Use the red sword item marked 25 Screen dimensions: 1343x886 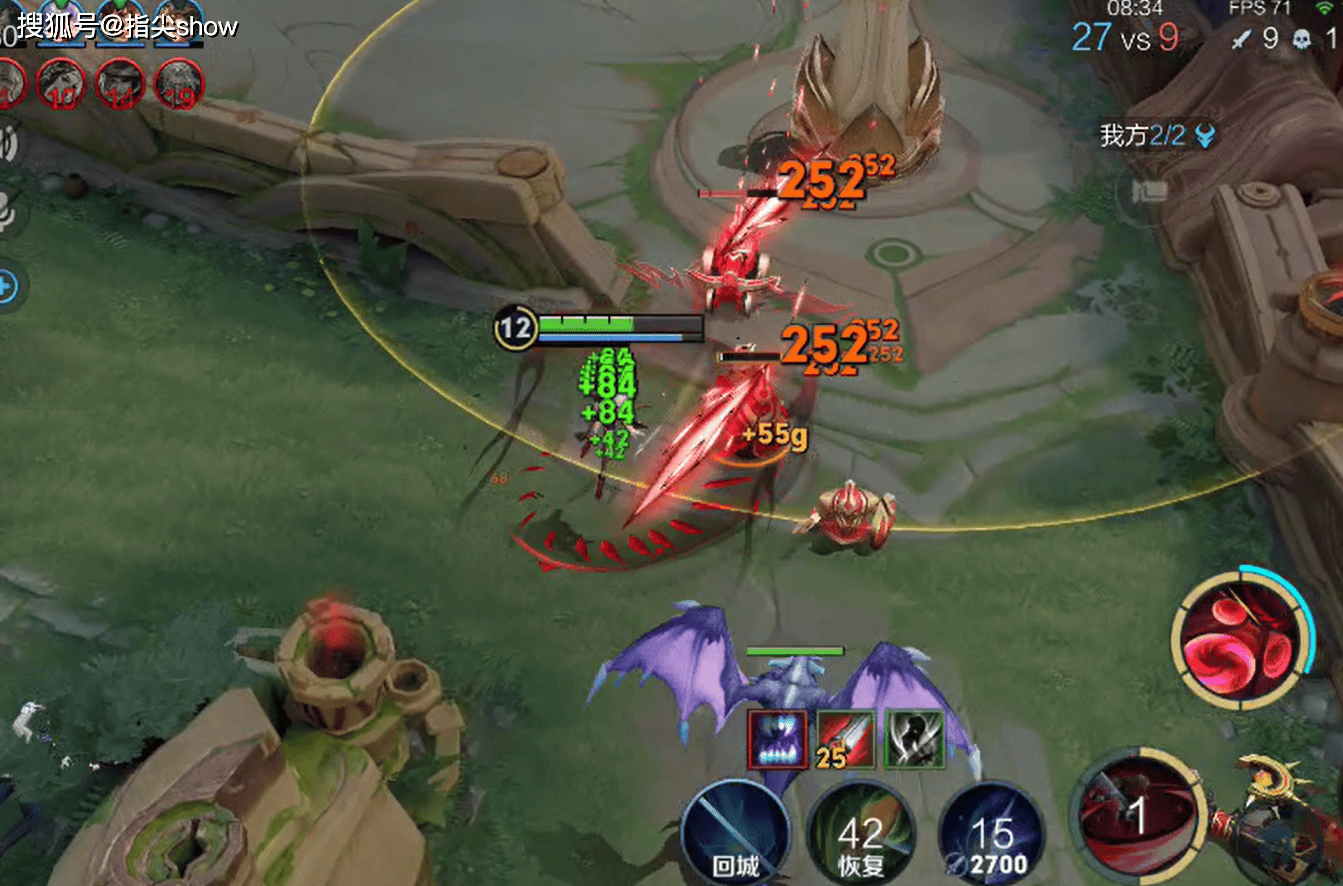846,740
